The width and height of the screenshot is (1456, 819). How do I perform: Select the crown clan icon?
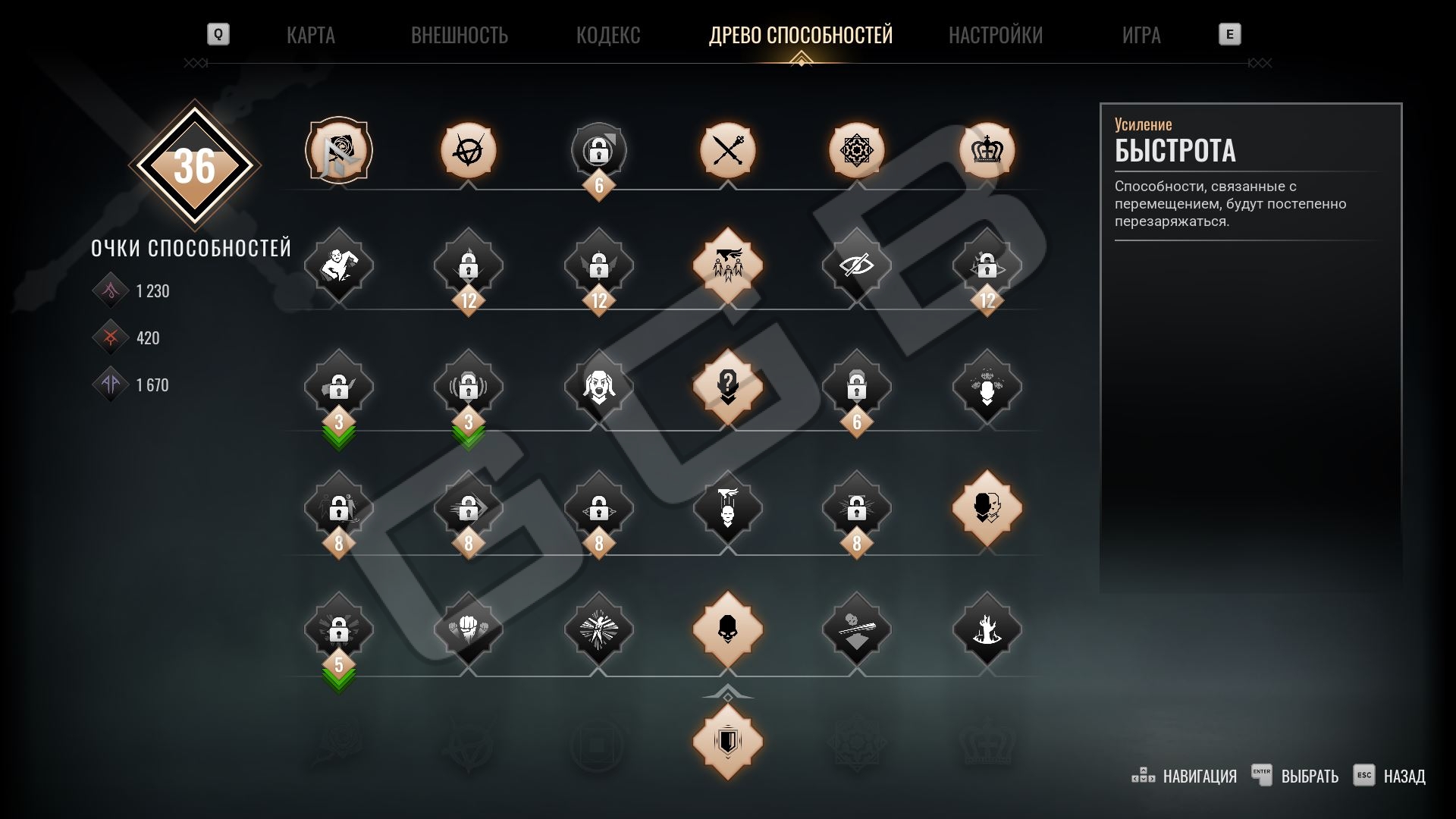[x=987, y=150]
